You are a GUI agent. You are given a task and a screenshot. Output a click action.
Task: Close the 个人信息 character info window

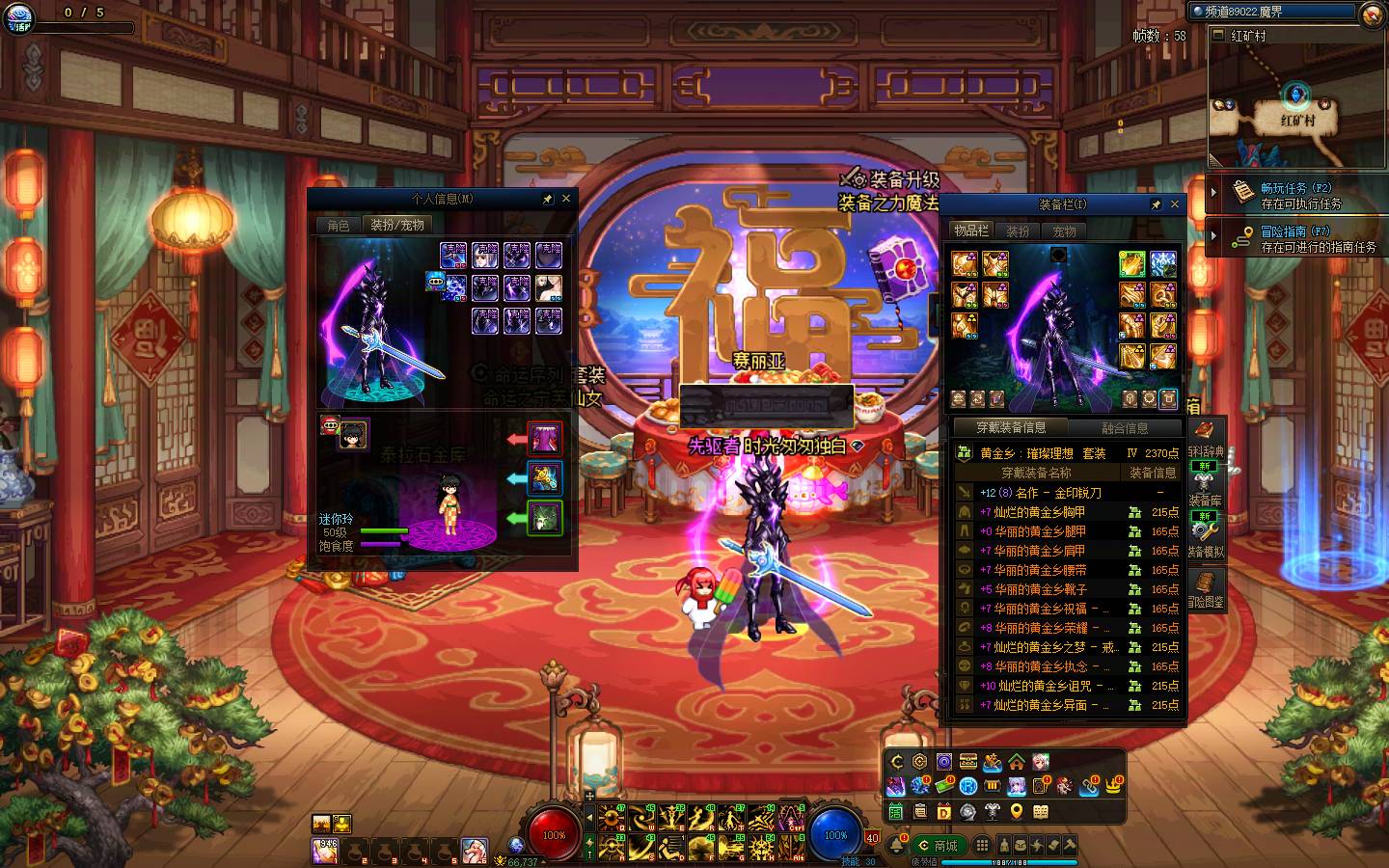point(566,199)
